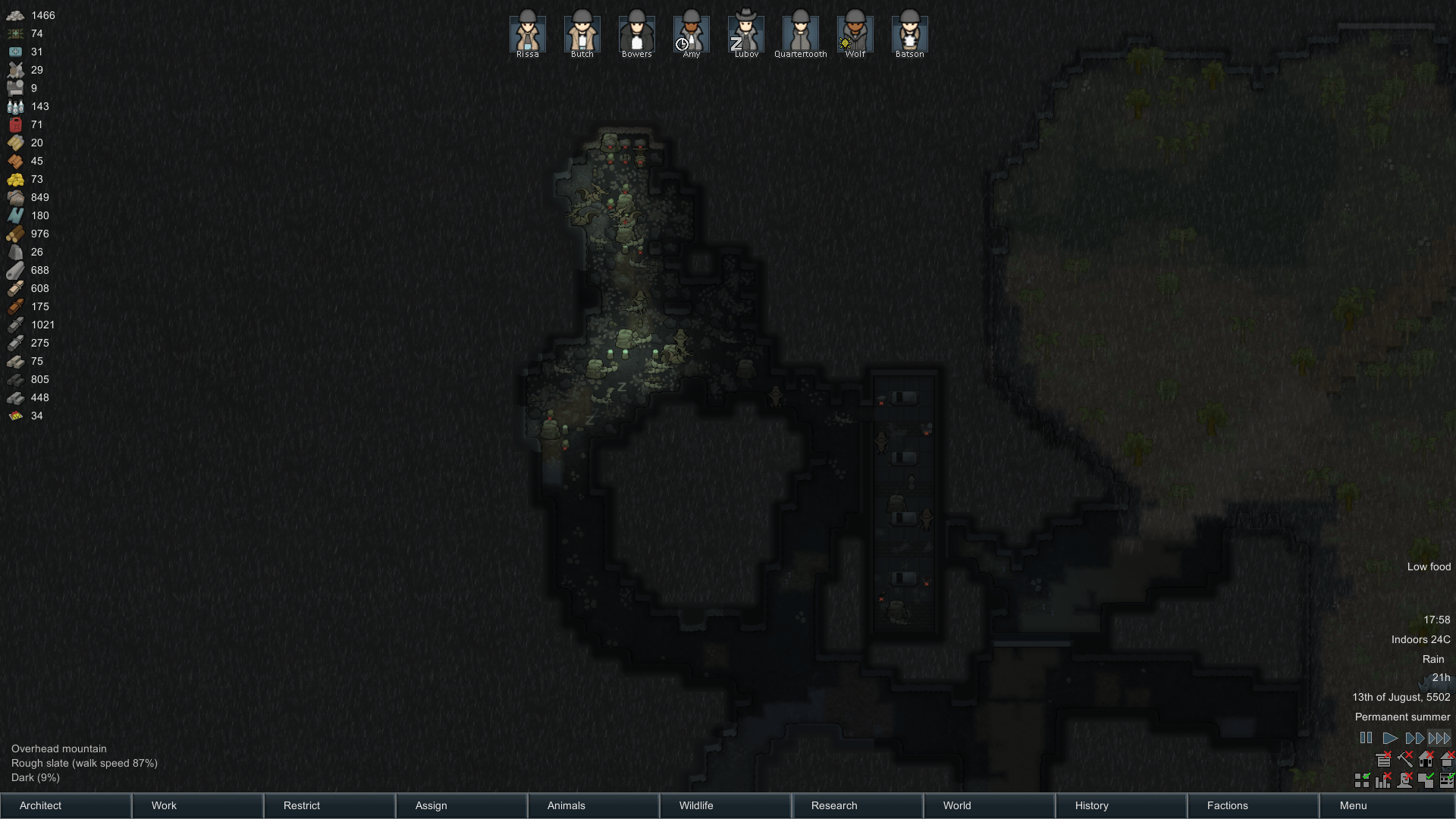Image resolution: width=1456 pixels, height=819 pixels.
Task: Pause the game with the pause control
Action: pos(1367,738)
